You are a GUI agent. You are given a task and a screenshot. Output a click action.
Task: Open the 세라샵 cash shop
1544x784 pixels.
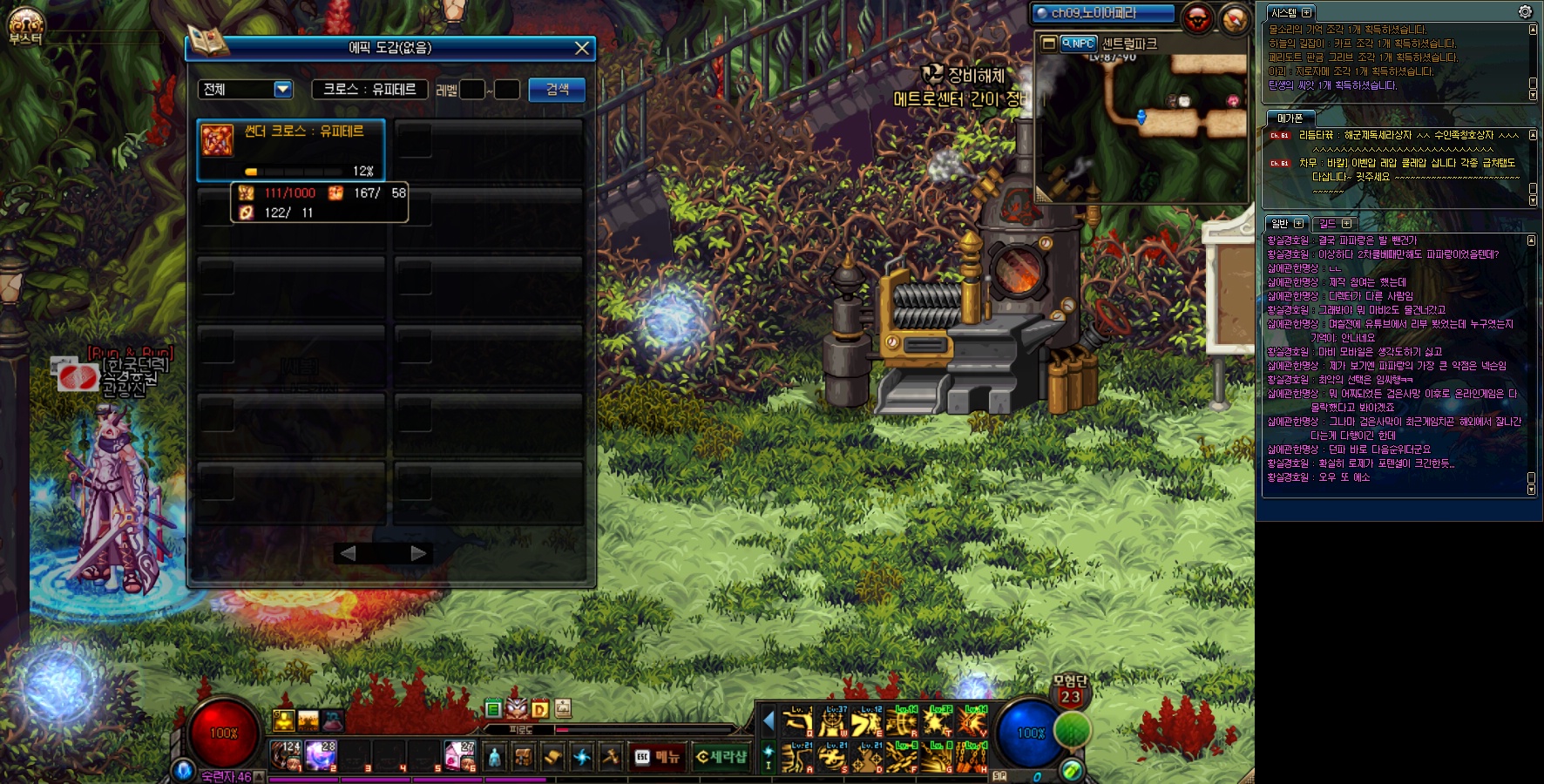(722, 757)
